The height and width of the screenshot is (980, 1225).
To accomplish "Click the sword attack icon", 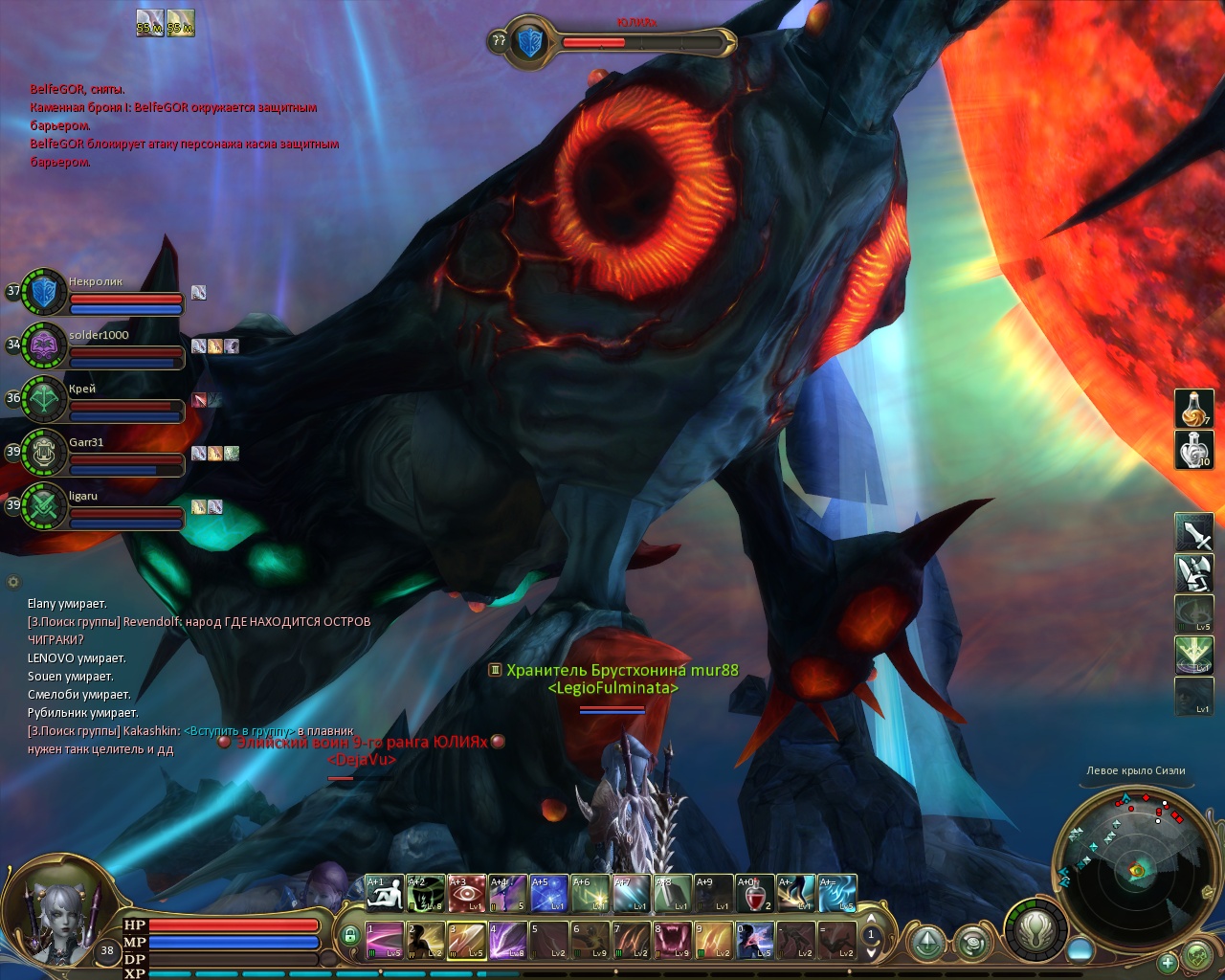I will [x=1193, y=532].
